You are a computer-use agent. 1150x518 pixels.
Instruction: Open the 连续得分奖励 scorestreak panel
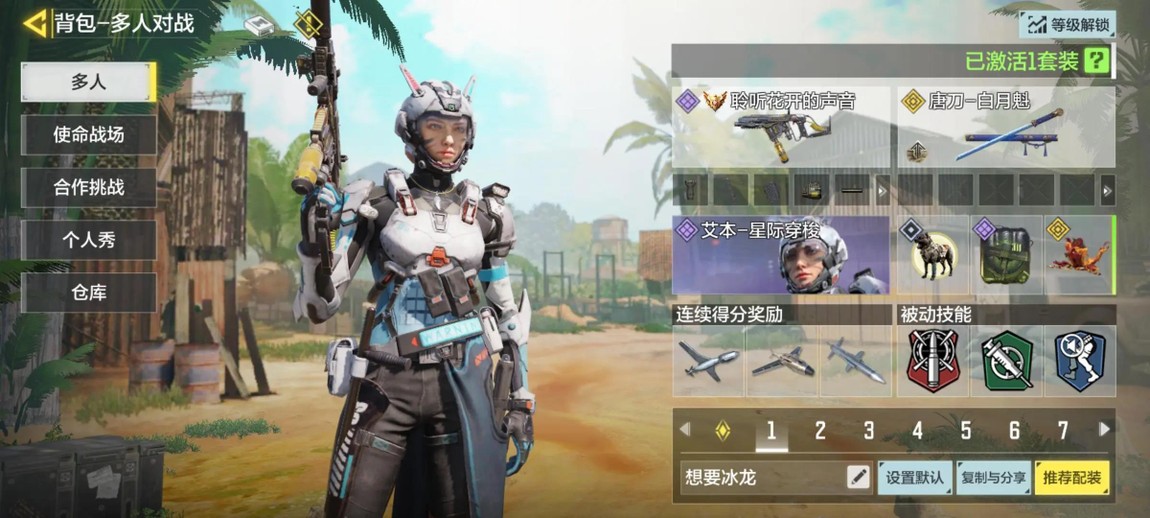[x=781, y=361]
